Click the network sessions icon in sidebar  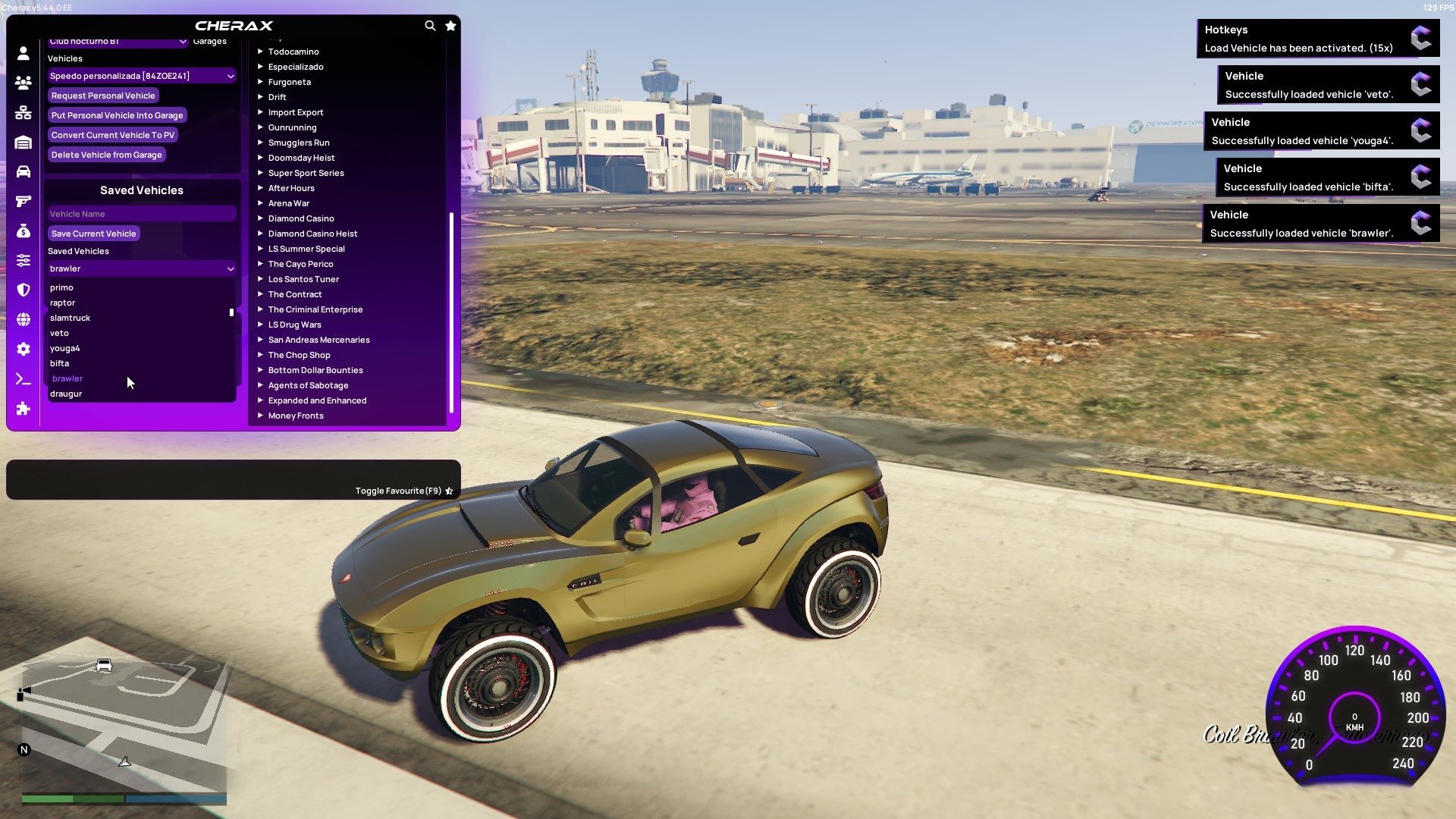pyautogui.click(x=23, y=111)
